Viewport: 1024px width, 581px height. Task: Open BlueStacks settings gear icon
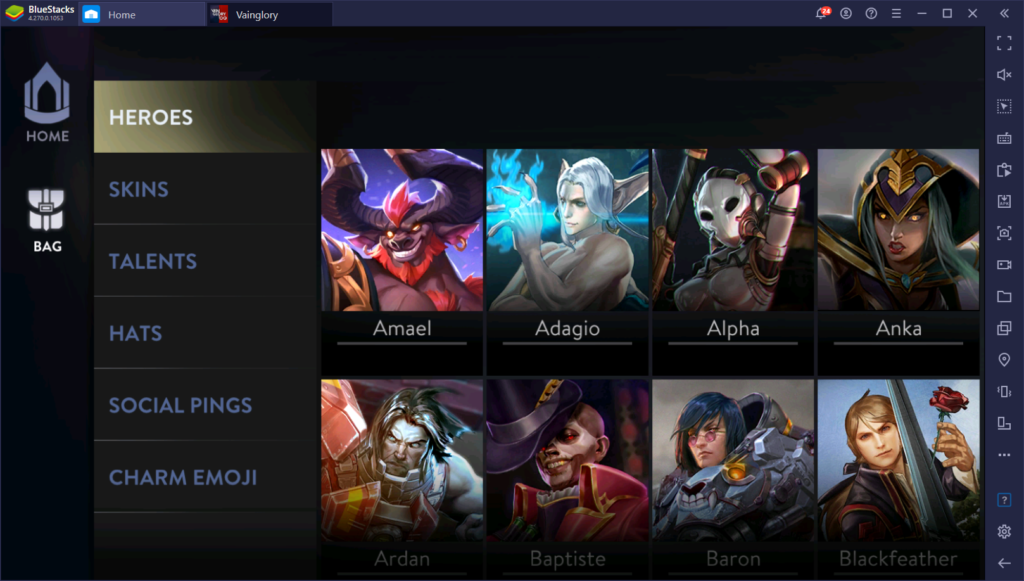click(x=1004, y=531)
